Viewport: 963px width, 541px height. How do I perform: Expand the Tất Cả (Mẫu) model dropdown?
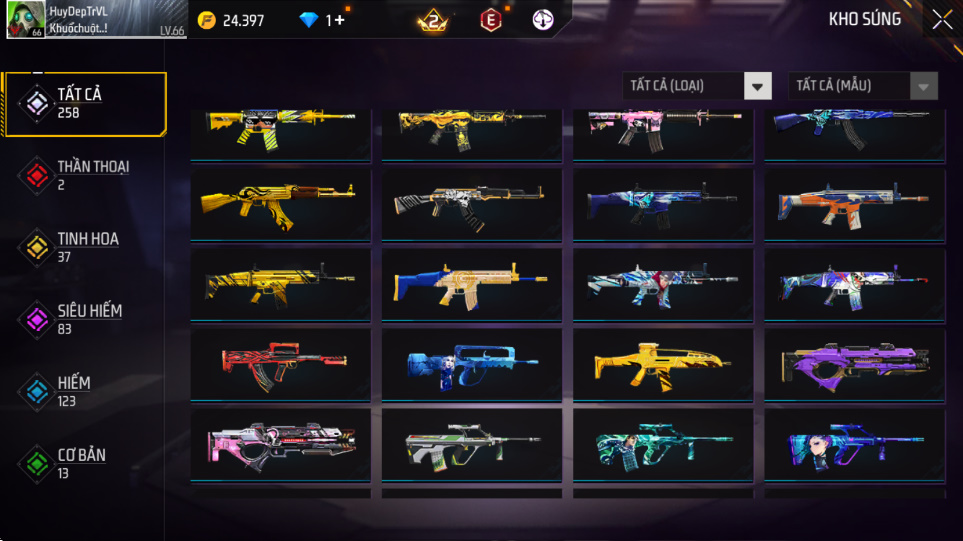point(863,86)
